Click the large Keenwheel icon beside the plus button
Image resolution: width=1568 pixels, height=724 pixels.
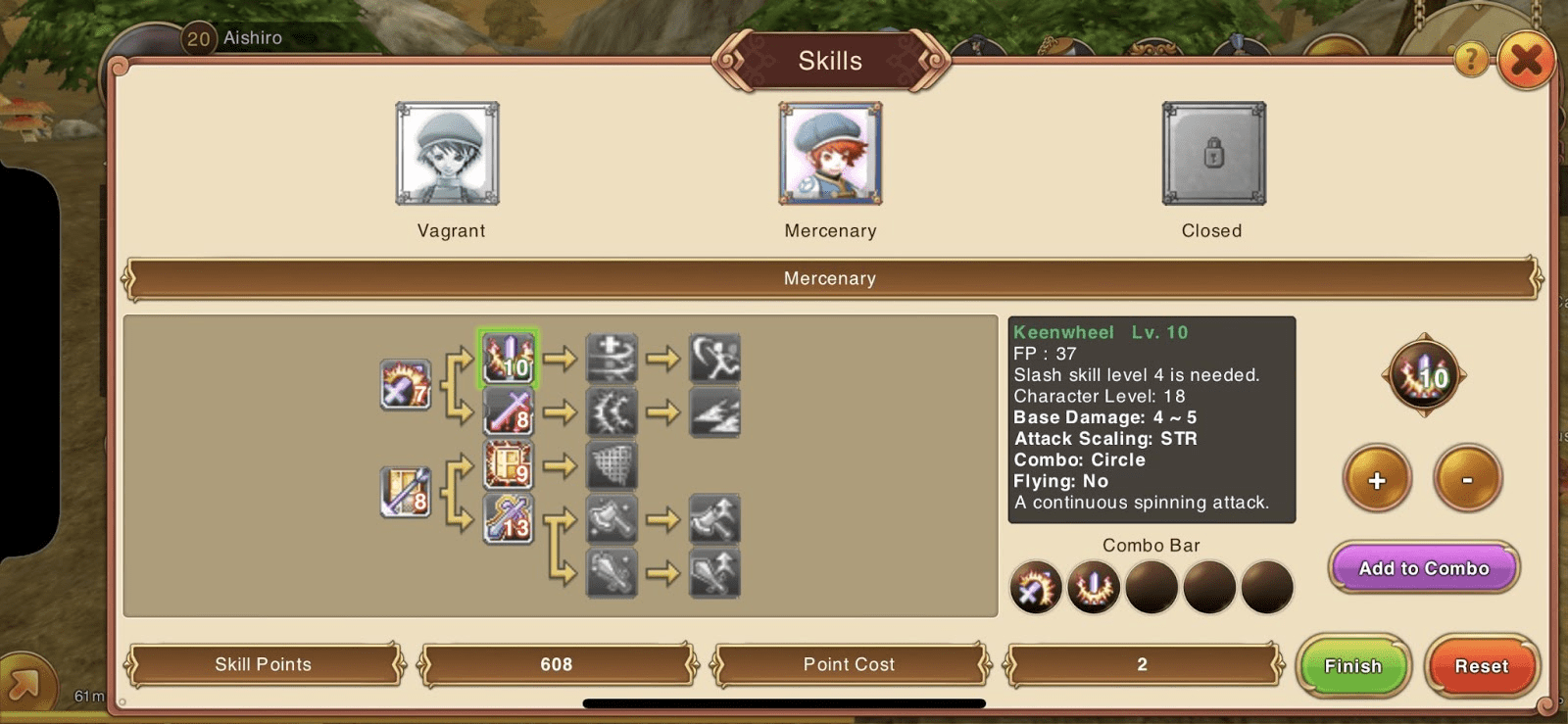point(1423,375)
